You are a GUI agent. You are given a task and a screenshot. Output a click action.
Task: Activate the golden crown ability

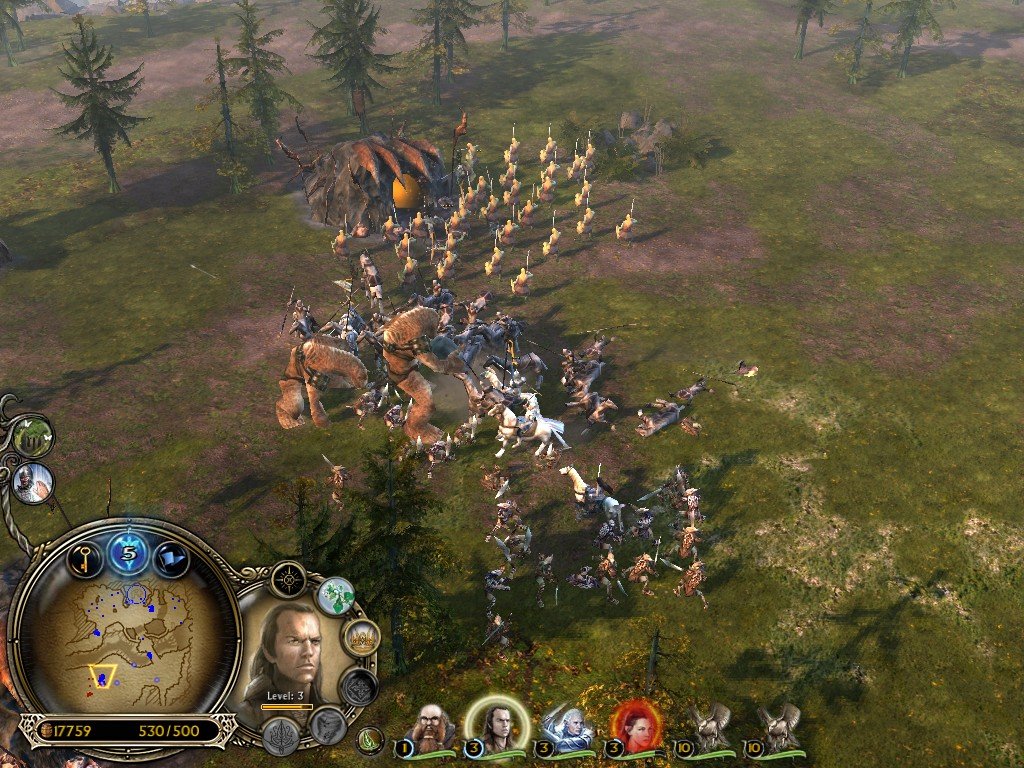pos(360,637)
